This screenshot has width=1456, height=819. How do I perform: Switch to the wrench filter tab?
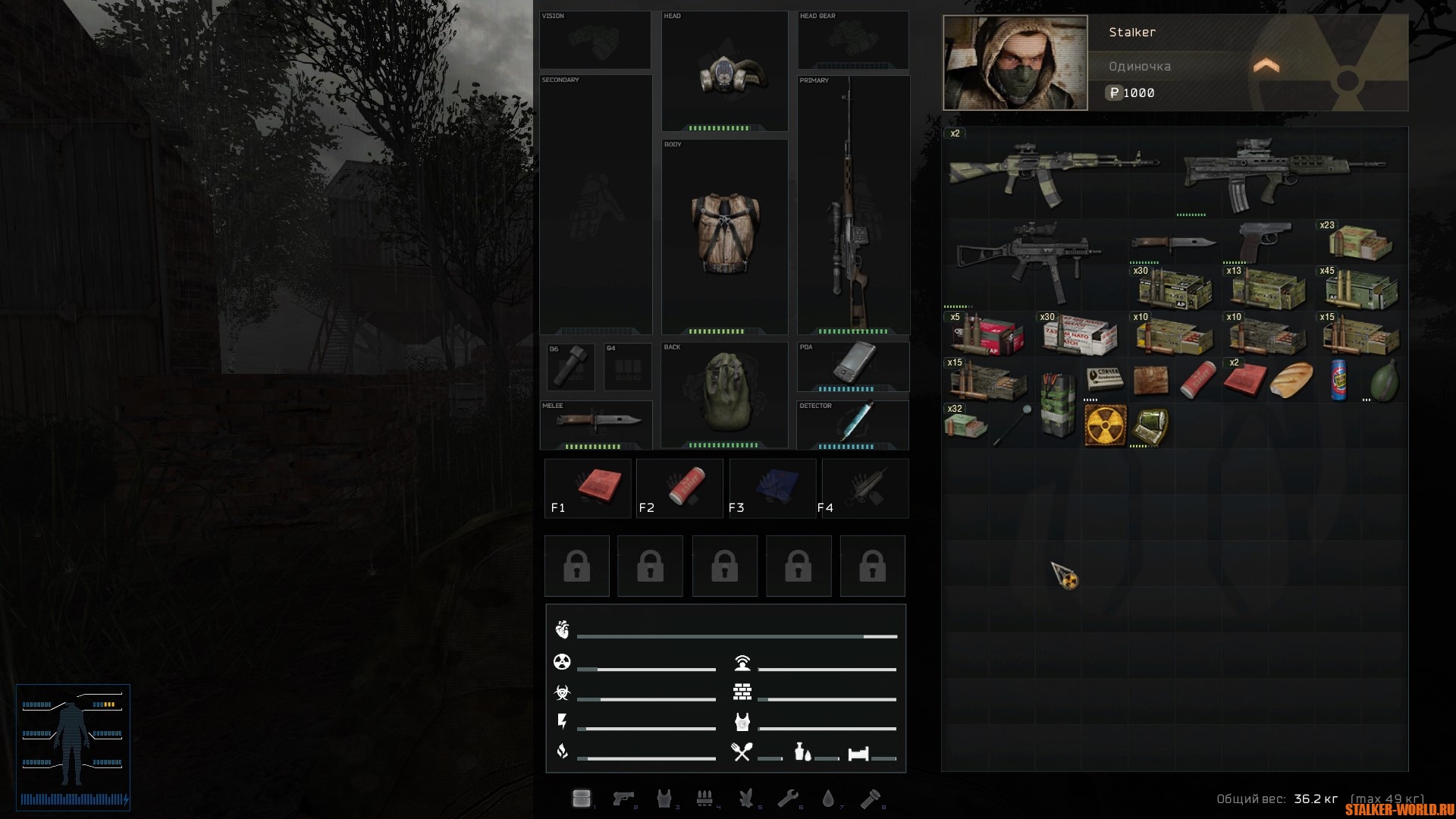[x=787, y=798]
